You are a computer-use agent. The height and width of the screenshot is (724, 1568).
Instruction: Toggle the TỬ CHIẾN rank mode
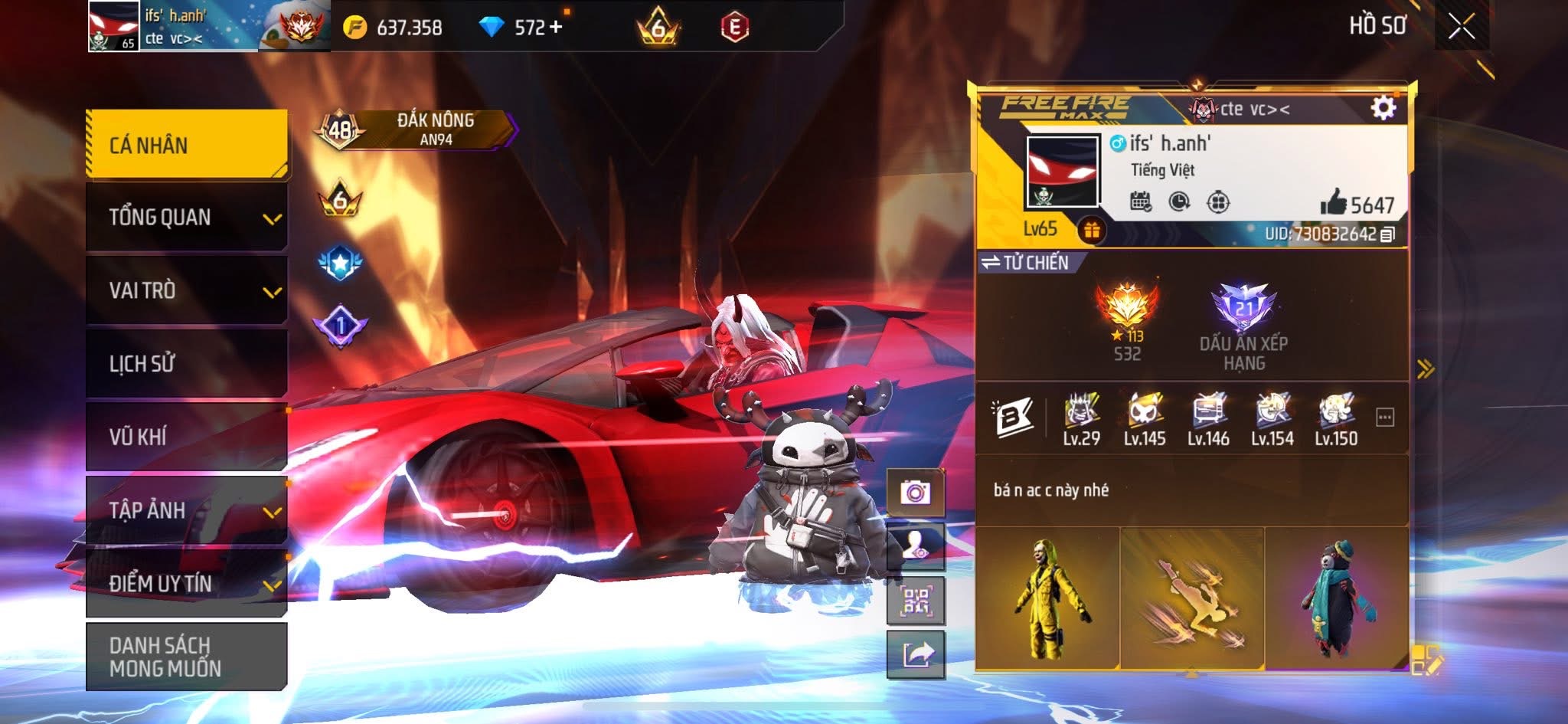(1026, 263)
